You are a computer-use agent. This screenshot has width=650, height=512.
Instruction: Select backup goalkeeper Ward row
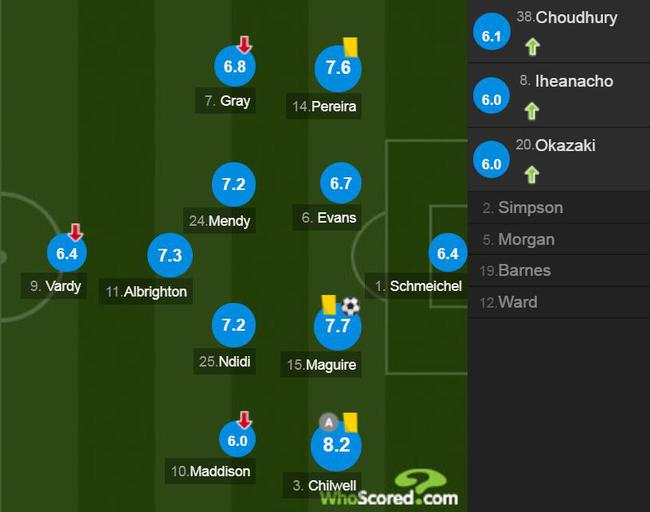point(517,302)
